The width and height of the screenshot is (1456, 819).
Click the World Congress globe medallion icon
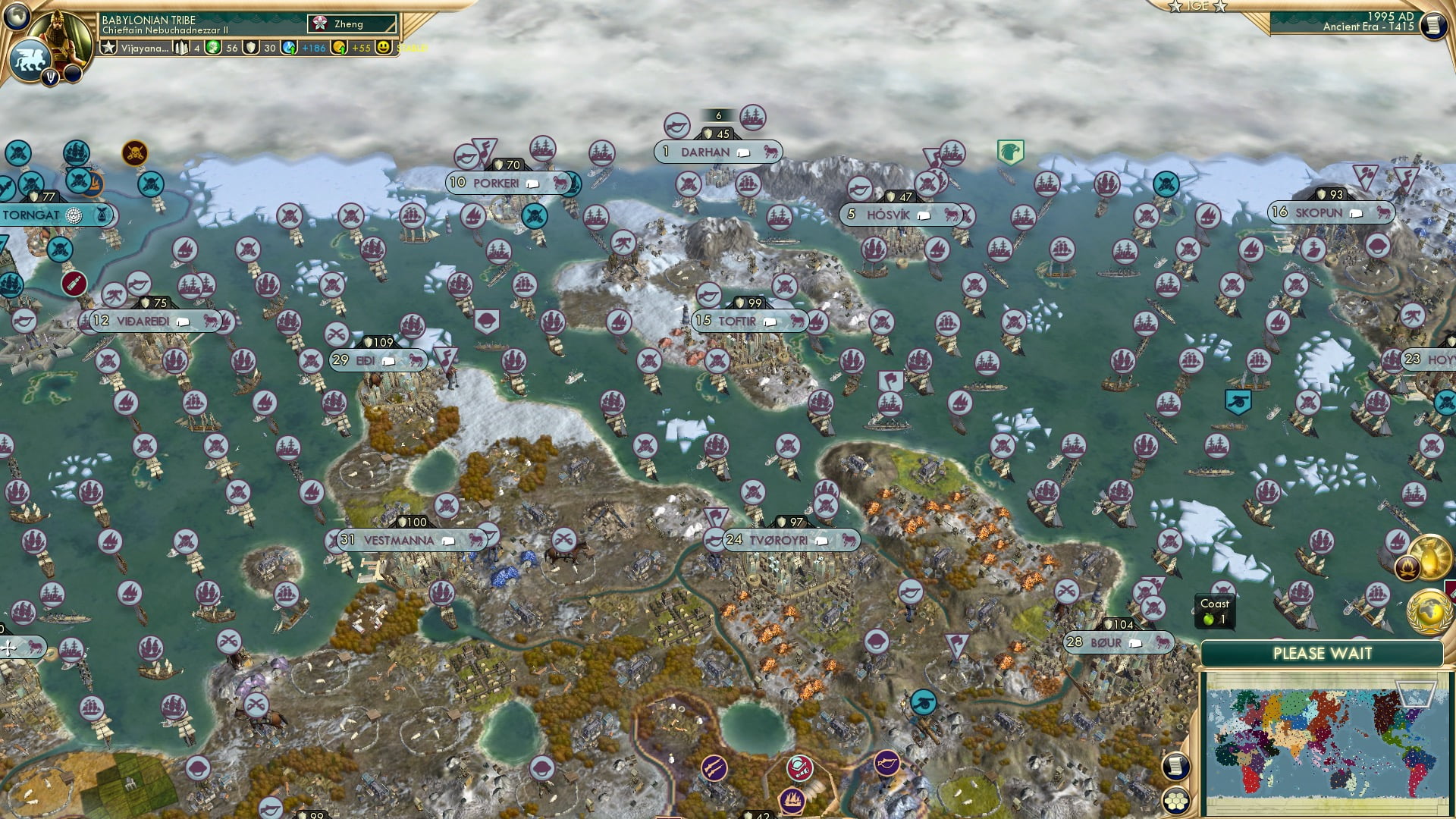click(1429, 613)
